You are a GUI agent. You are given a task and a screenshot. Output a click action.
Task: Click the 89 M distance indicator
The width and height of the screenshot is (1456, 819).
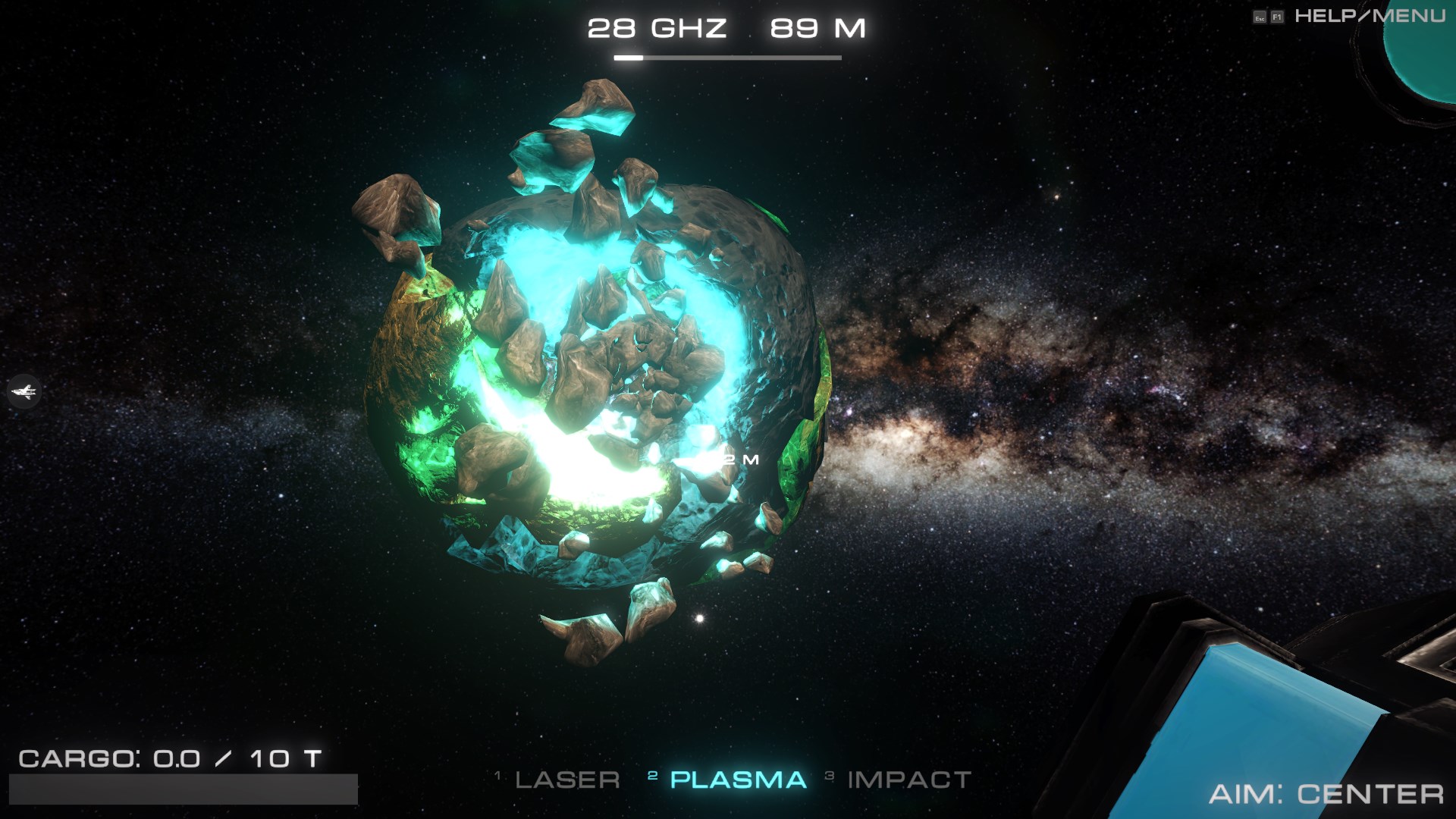click(817, 29)
